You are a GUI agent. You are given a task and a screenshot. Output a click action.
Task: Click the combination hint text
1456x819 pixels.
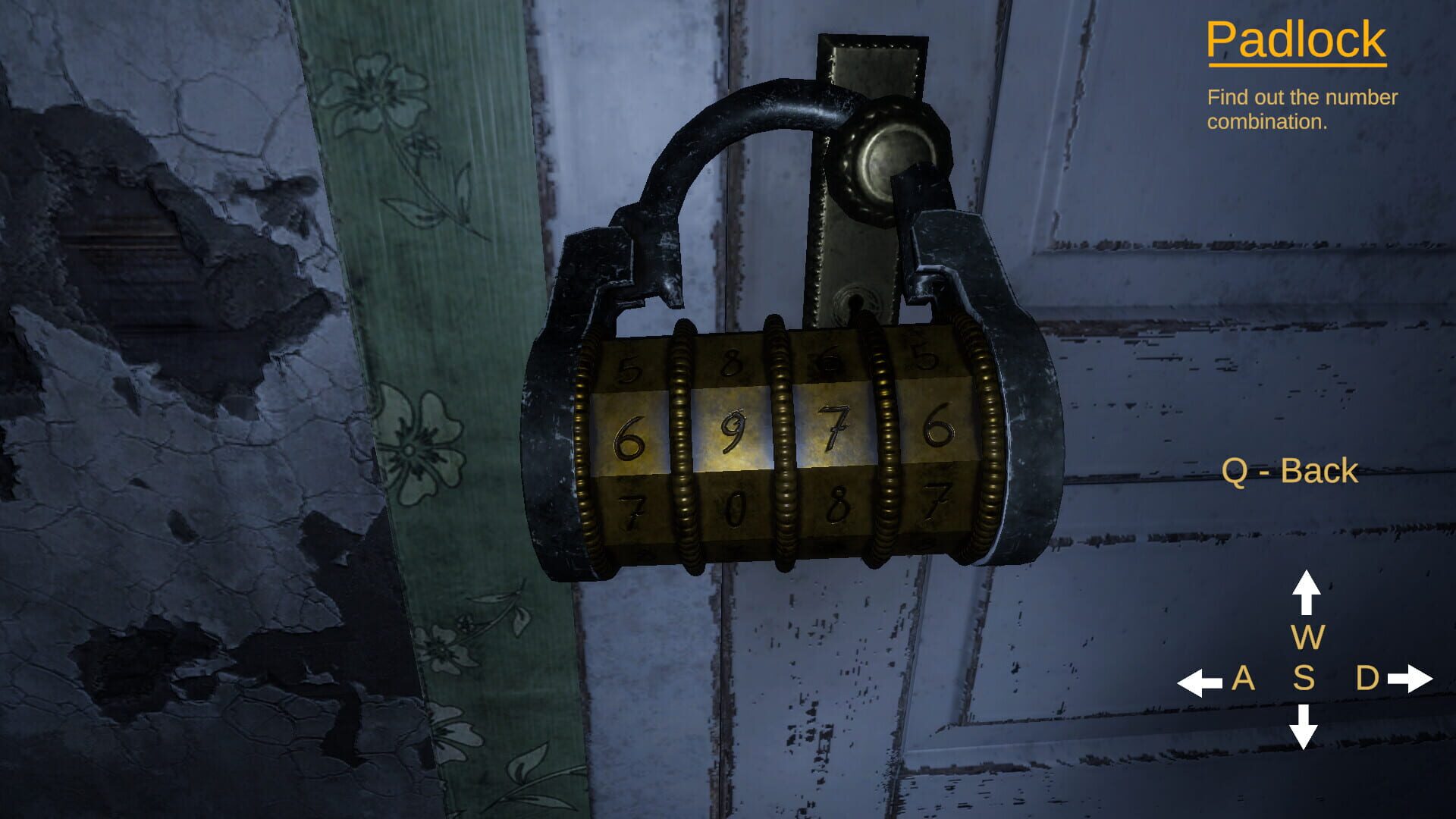(x=1301, y=108)
